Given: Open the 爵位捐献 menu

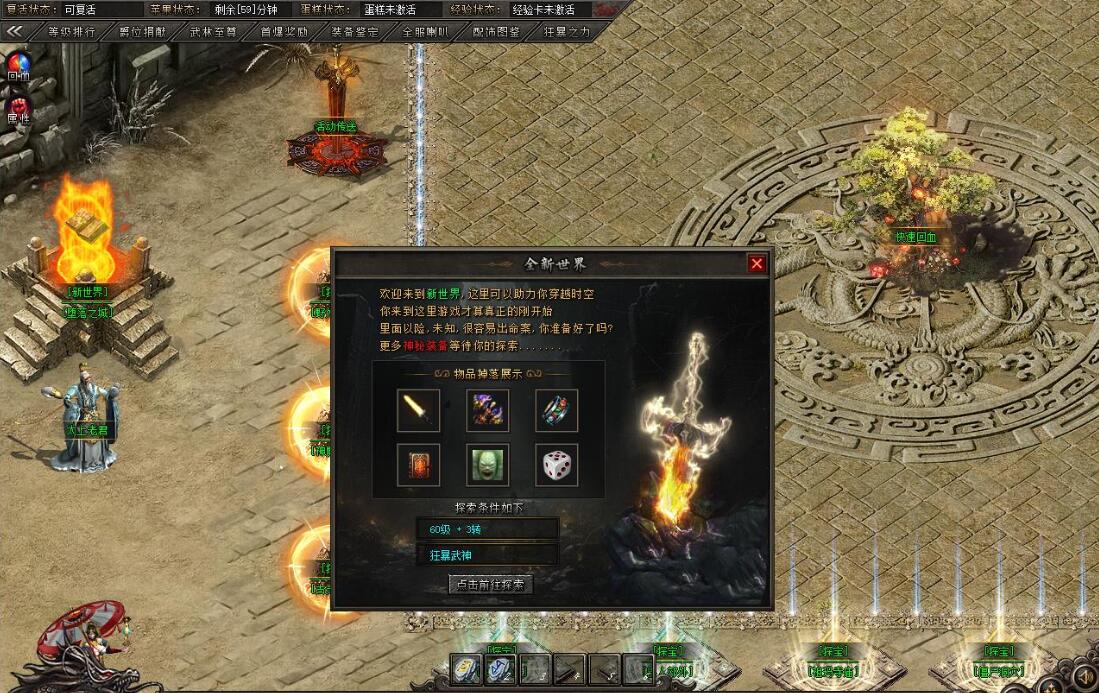Looking at the screenshot, I should (143, 31).
